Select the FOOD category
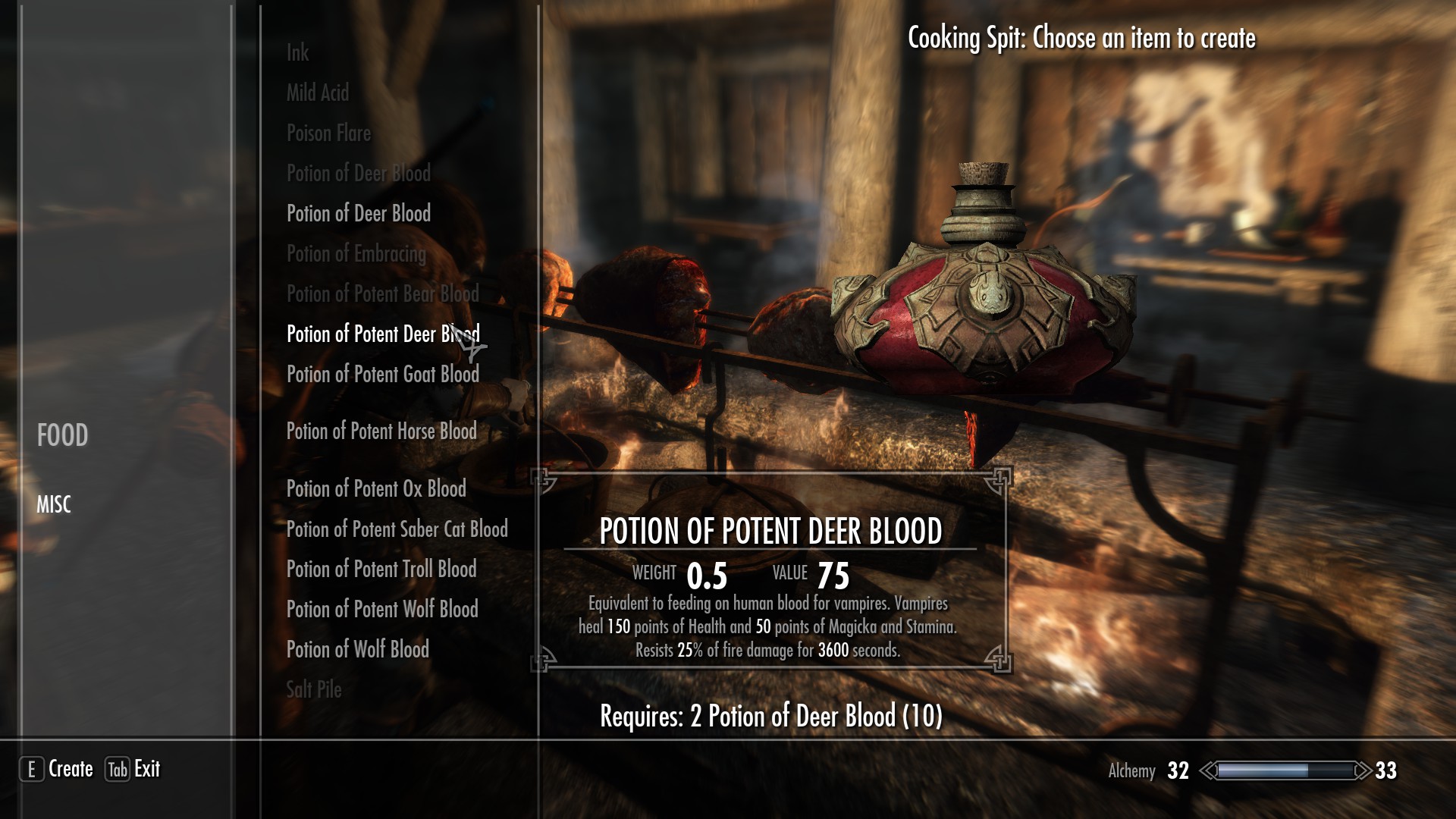 tap(62, 435)
